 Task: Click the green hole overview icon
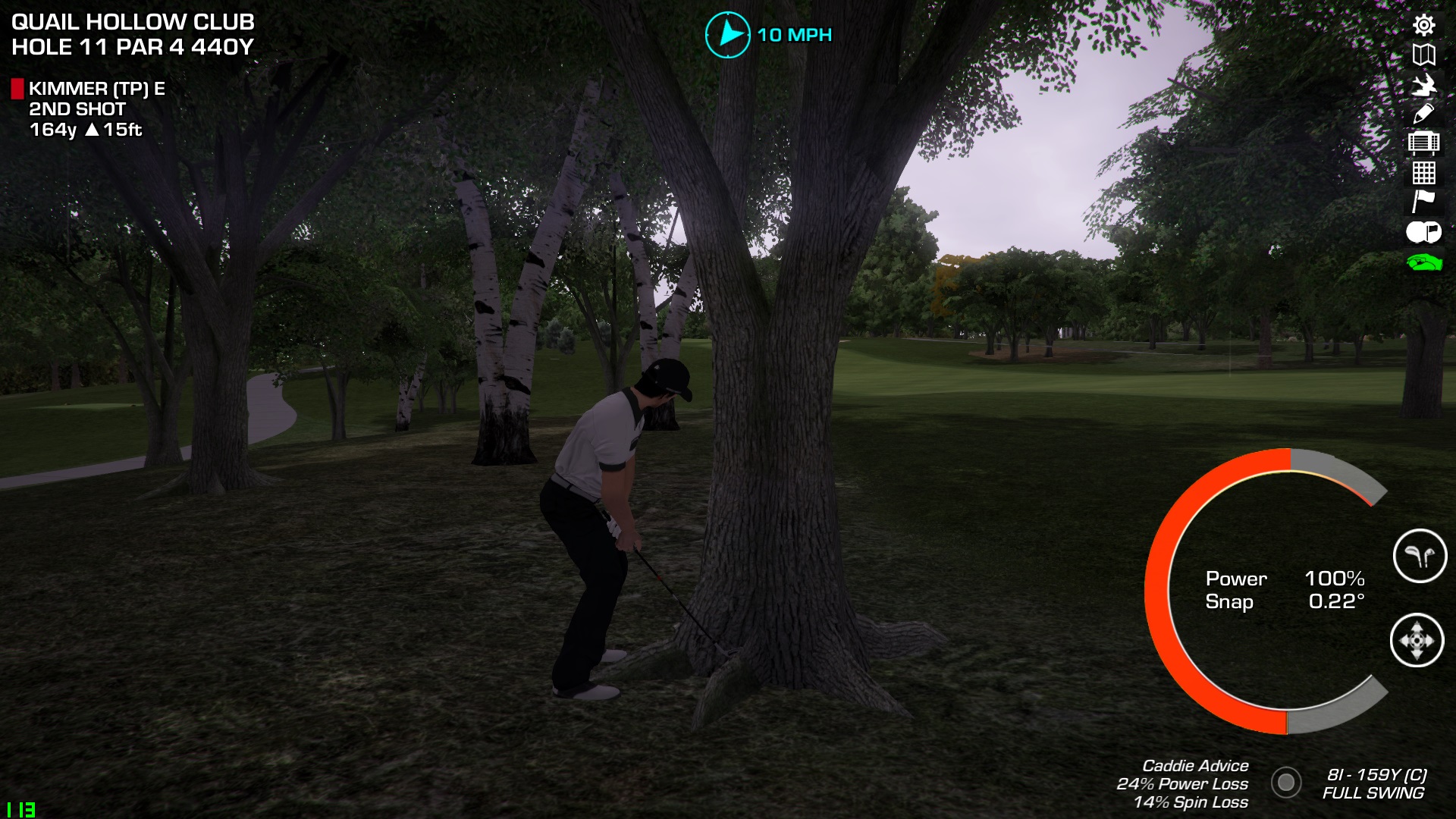click(1423, 262)
